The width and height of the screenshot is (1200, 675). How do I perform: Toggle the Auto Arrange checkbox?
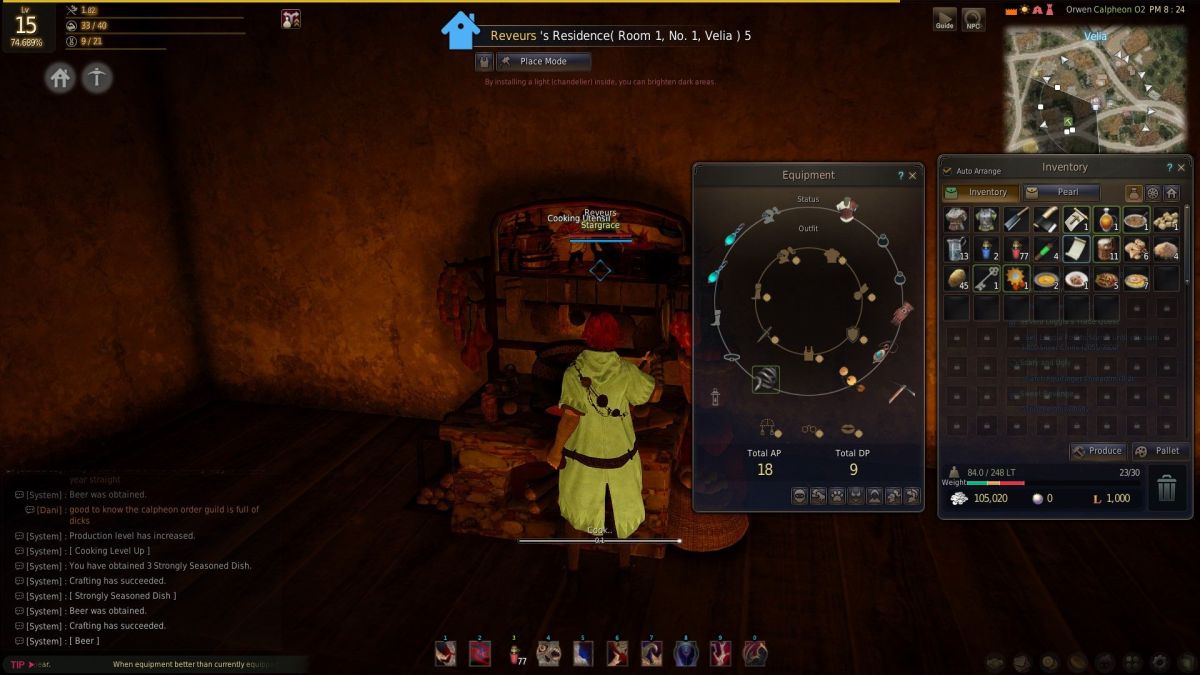tap(948, 171)
